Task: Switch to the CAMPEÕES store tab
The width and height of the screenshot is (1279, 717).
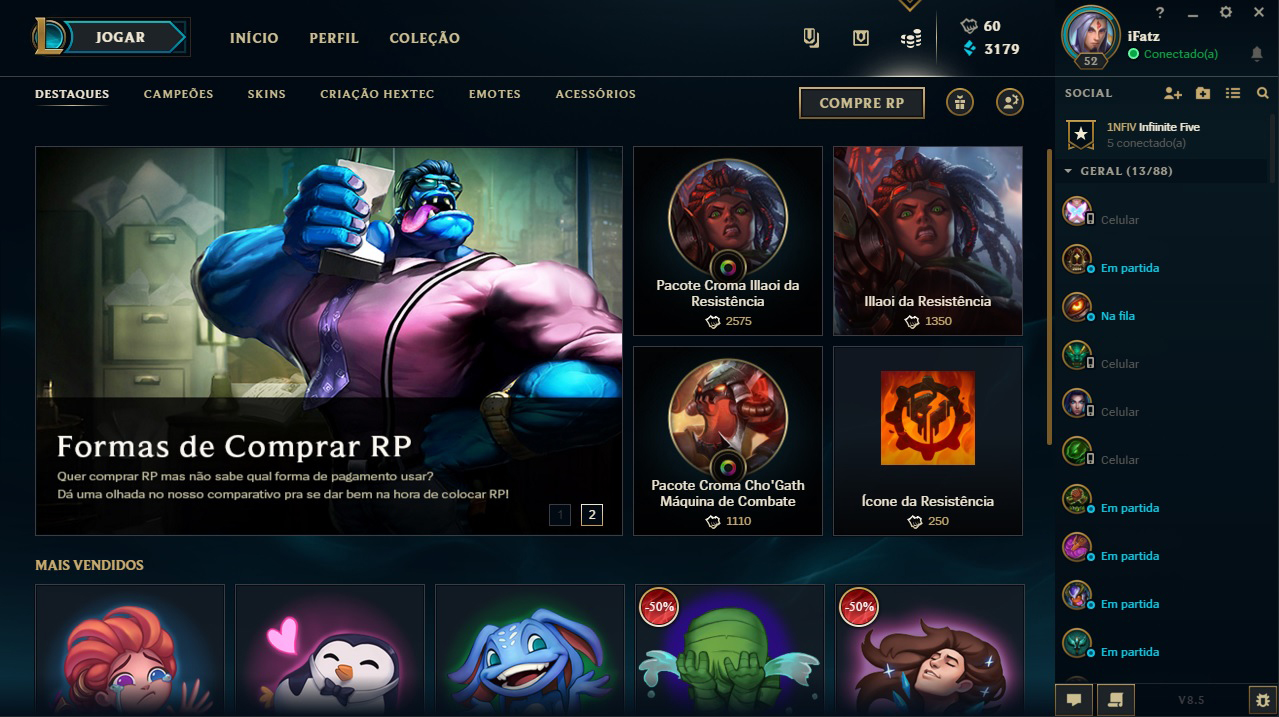Action: pyautogui.click(x=178, y=94)
